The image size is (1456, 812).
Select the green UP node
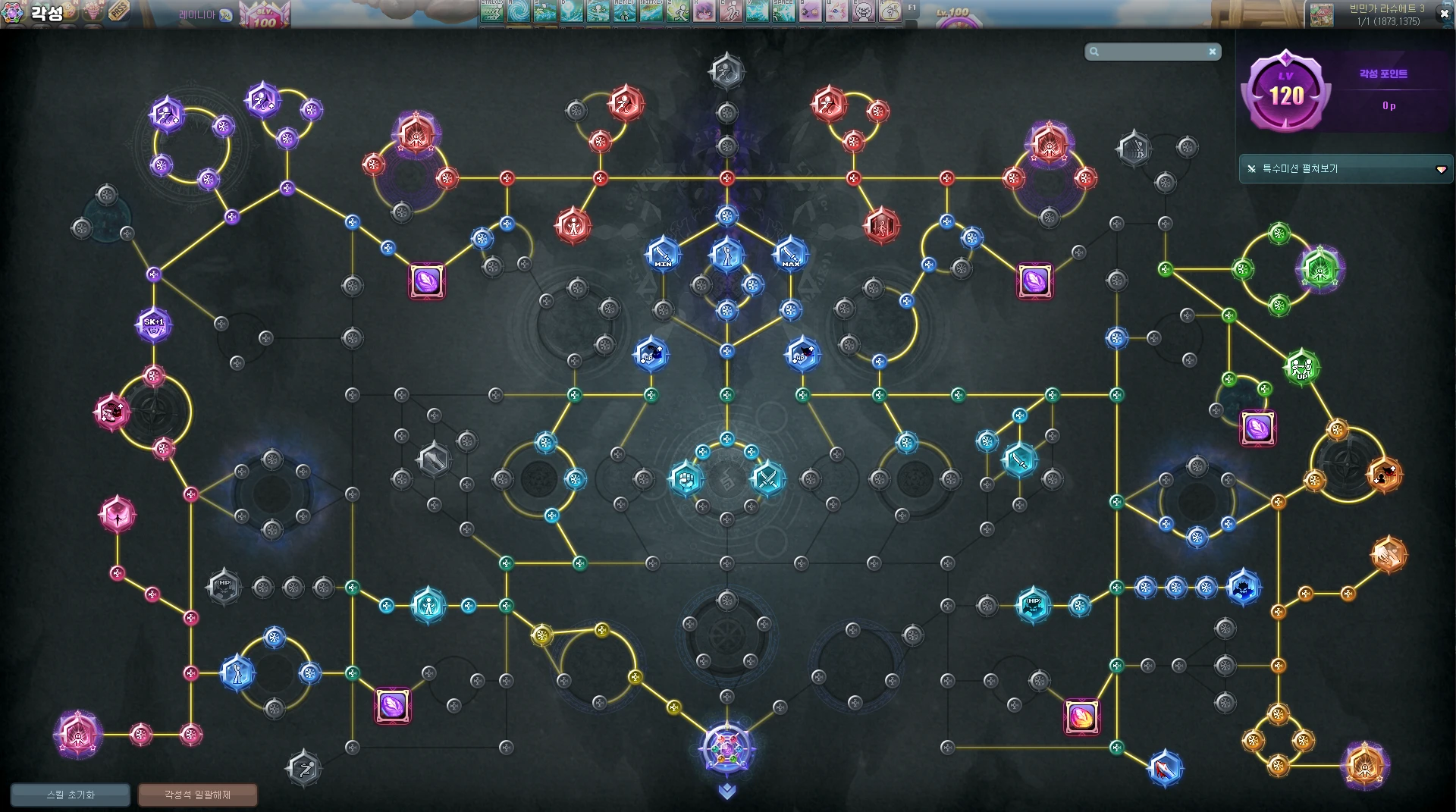(x=1301, y=368)
